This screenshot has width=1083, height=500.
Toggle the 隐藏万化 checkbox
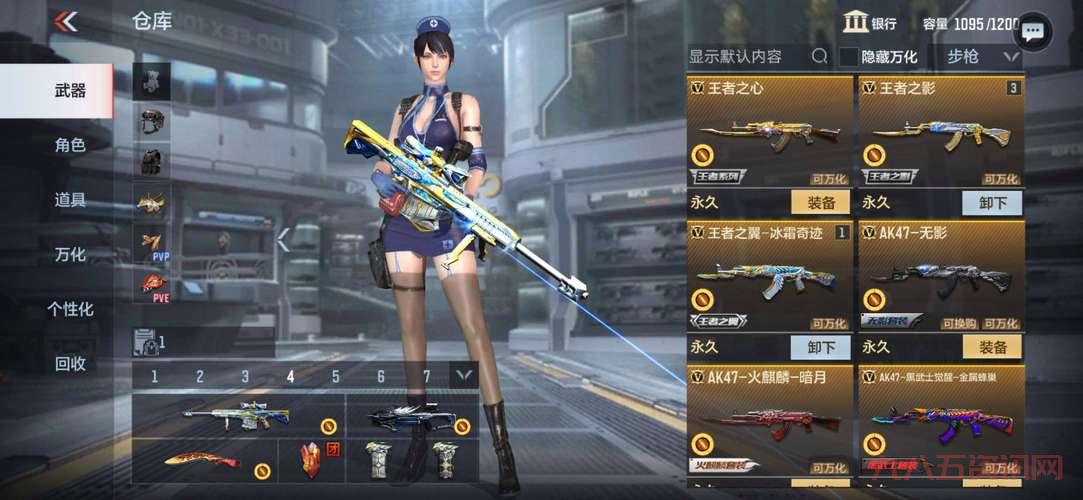pyautogui.click(x=849, y=57)
